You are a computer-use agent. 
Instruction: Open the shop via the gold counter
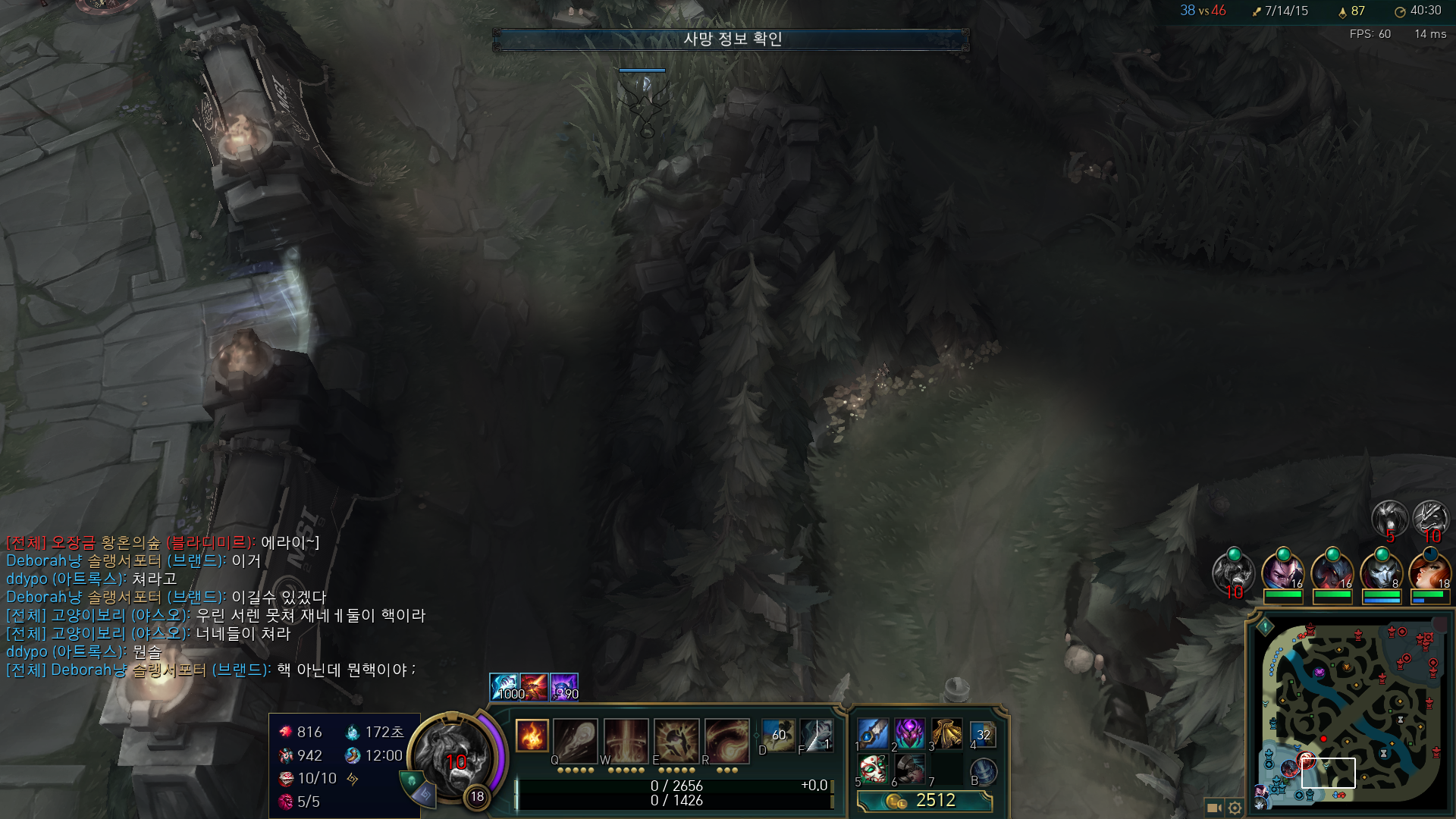point(924,801)
